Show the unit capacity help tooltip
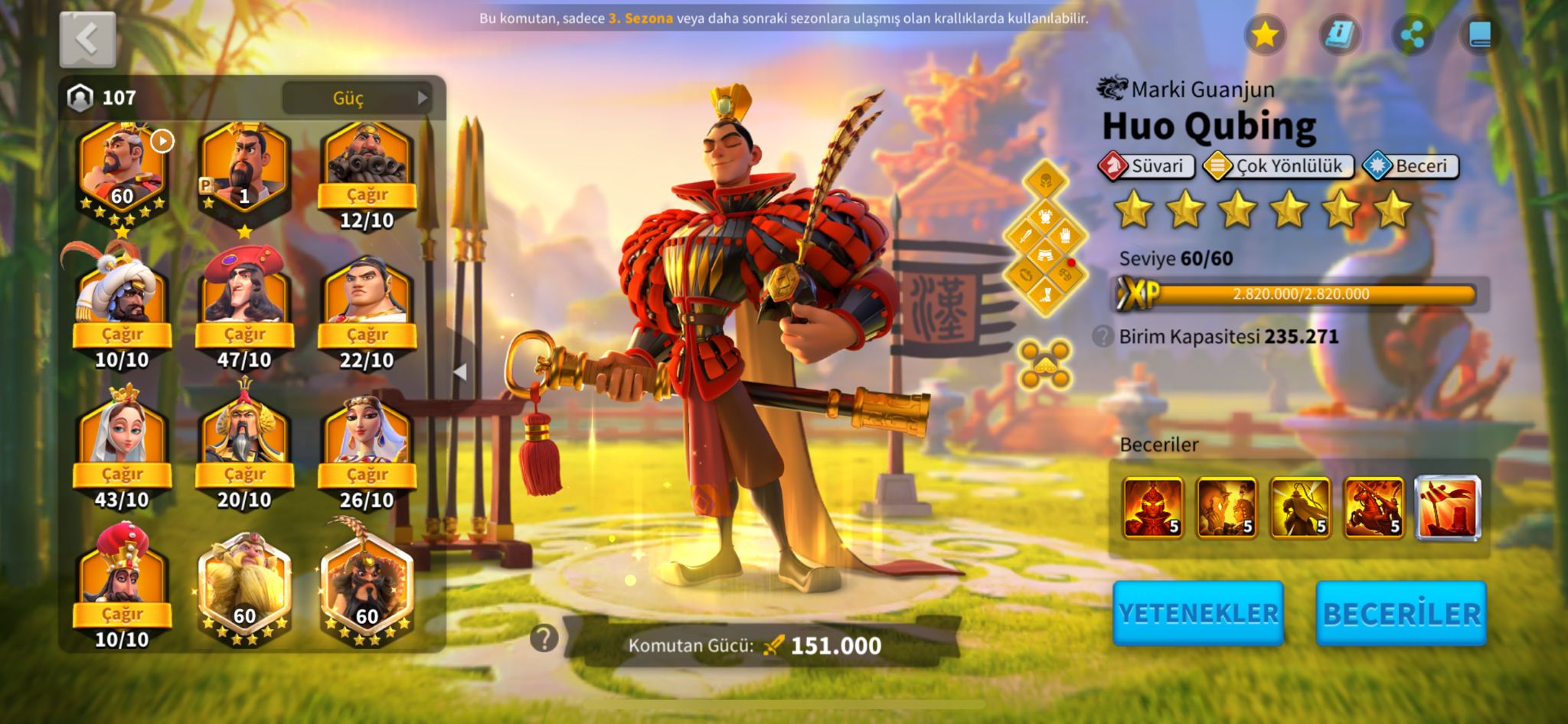Image resolution: width=1568 pixels, height=724 pixels. pyautogui.click(x=1102, y=336)
